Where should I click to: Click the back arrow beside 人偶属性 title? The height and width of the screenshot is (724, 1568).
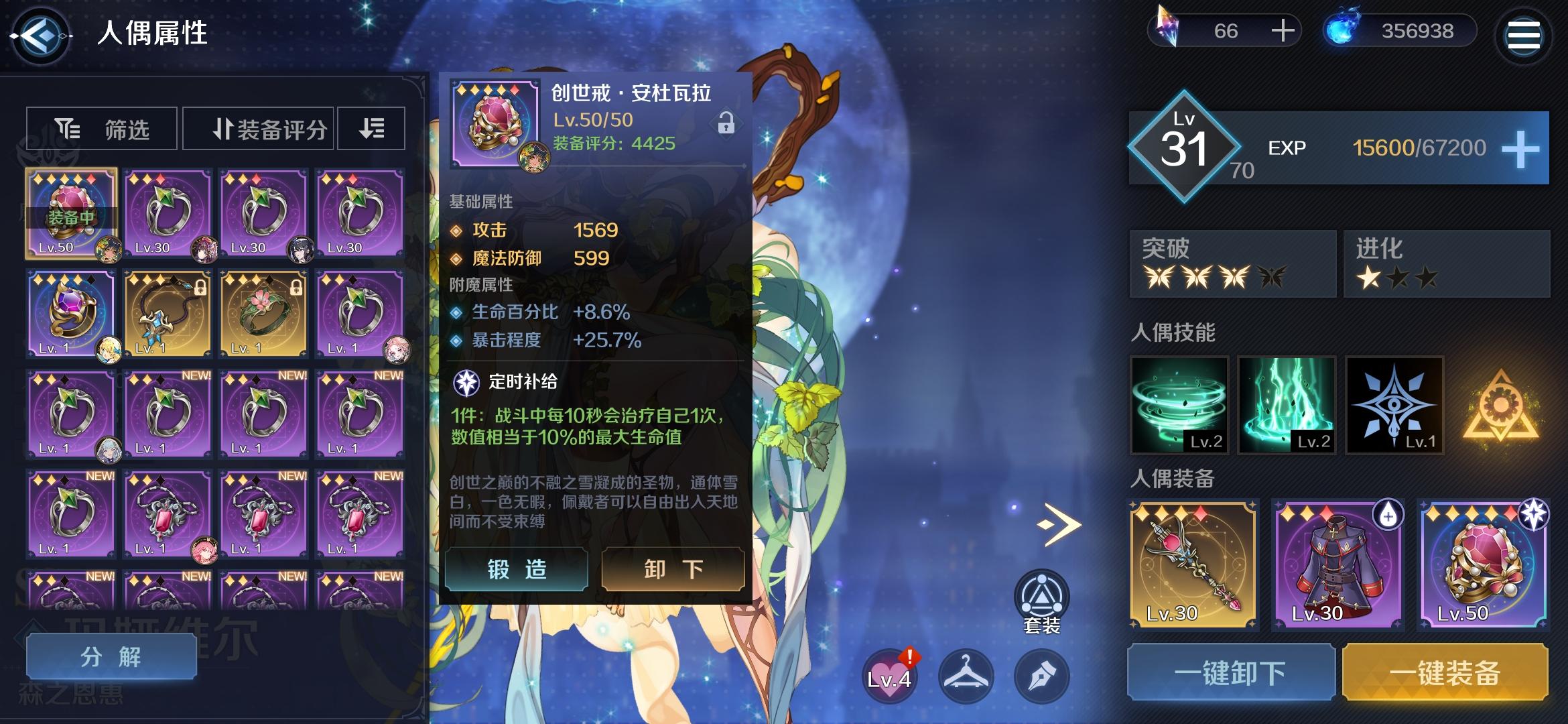click(42, 35)
